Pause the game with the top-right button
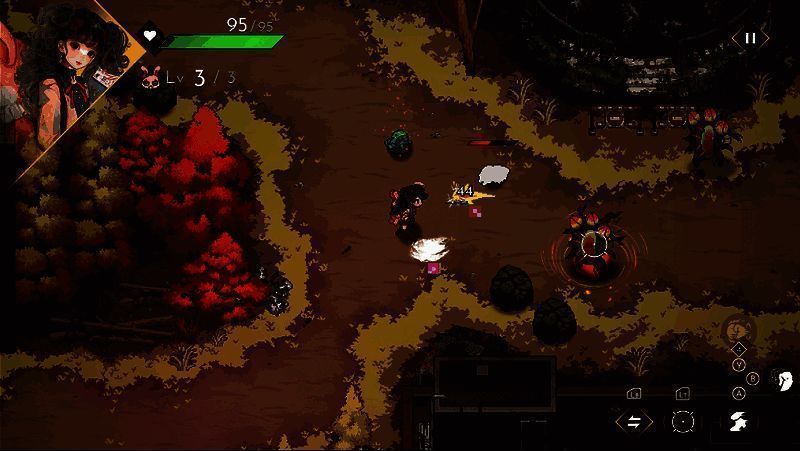 [749, 39]
